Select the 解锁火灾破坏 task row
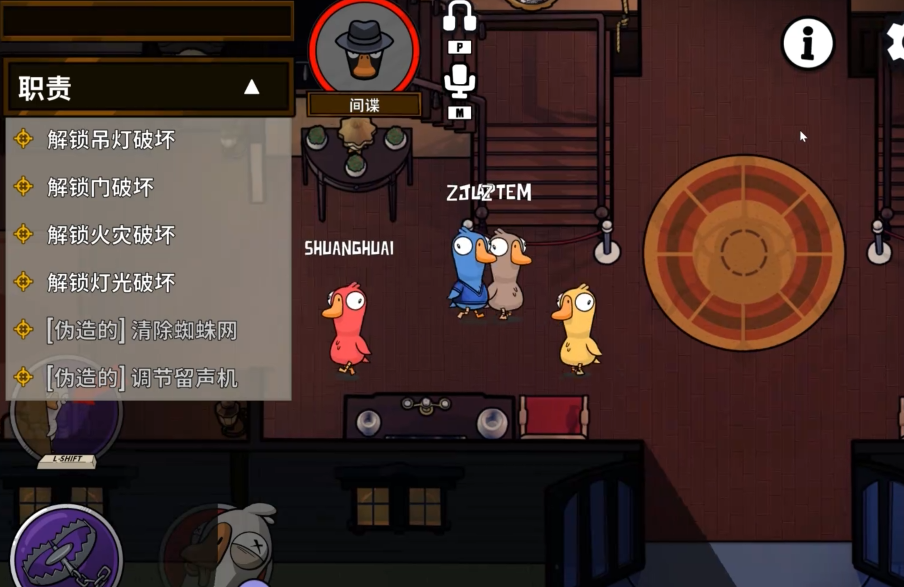Screen dimensions: 904x587 [111, 235]
